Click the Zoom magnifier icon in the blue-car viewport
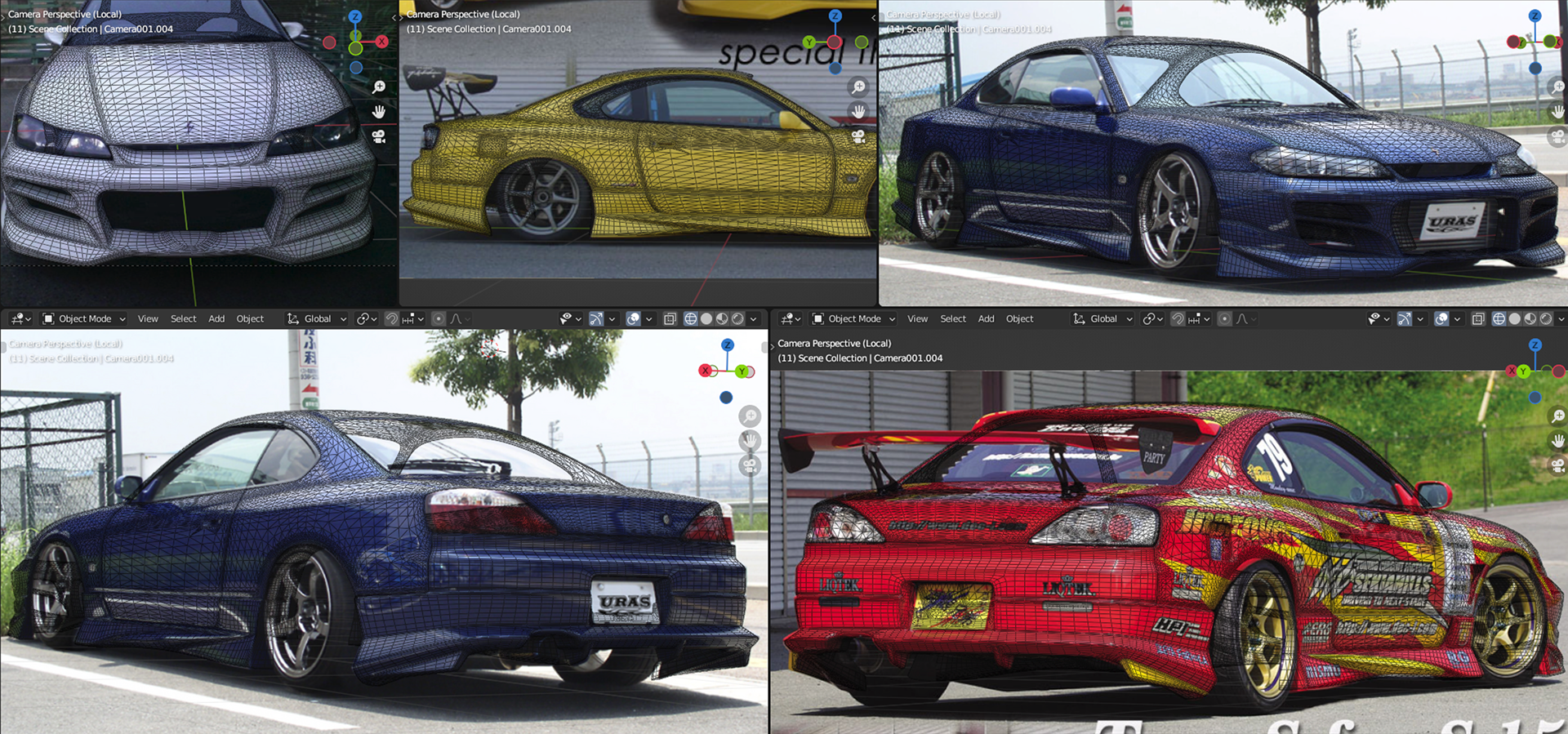The height and width of the screenshot is (734, 1568). (x=749, y=416)
